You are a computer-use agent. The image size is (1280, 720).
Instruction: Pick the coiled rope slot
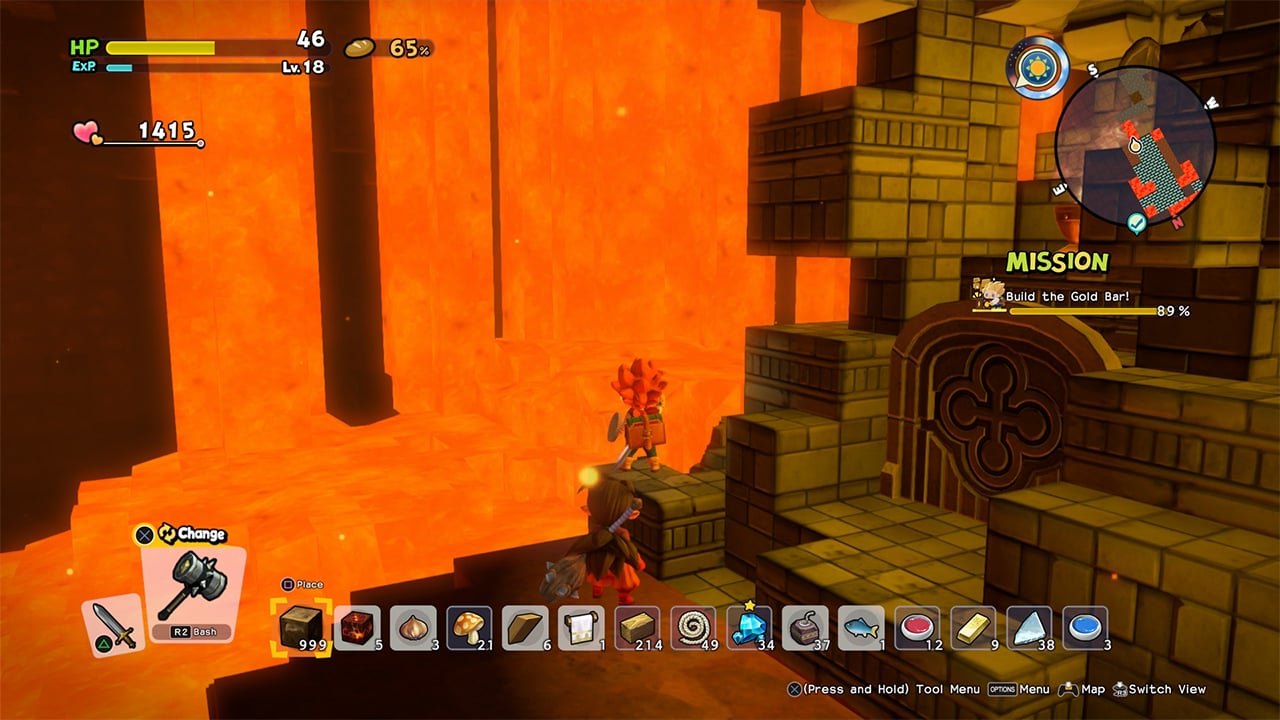(693, 627)
